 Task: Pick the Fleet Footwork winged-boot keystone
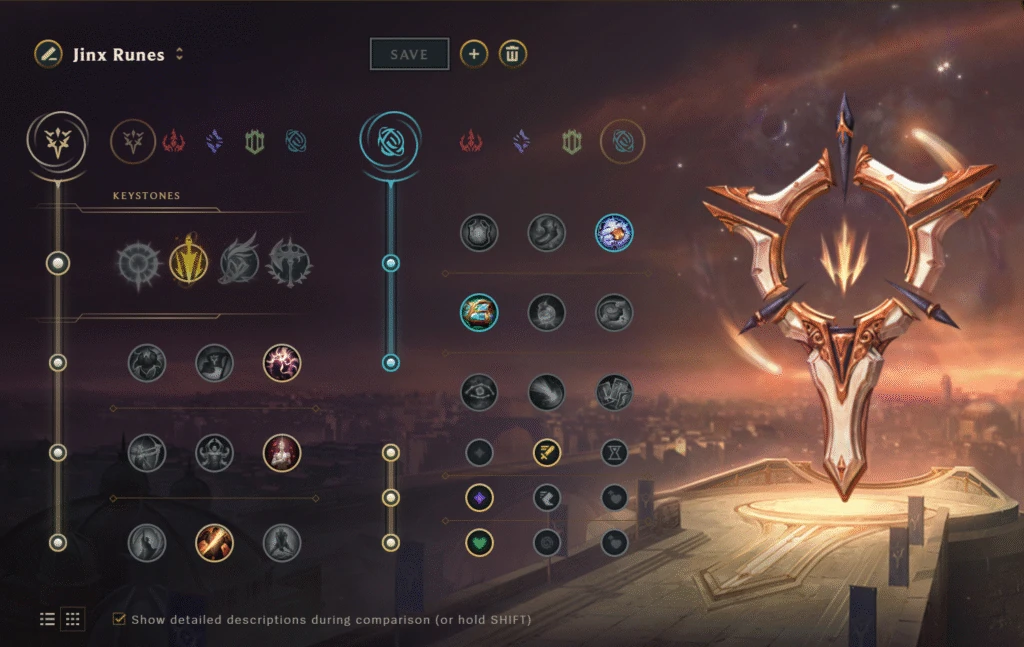239,263
